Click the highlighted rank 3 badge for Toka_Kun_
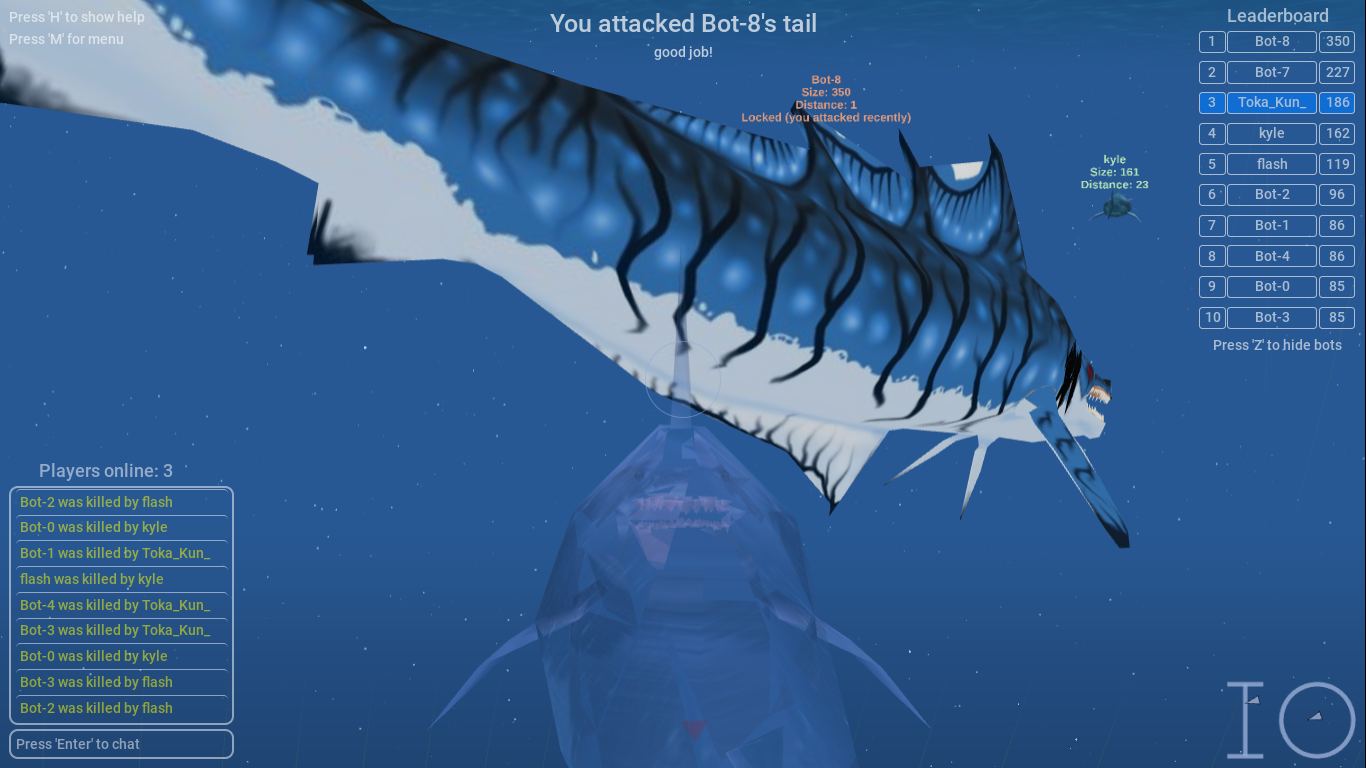 coord(1211,102)
